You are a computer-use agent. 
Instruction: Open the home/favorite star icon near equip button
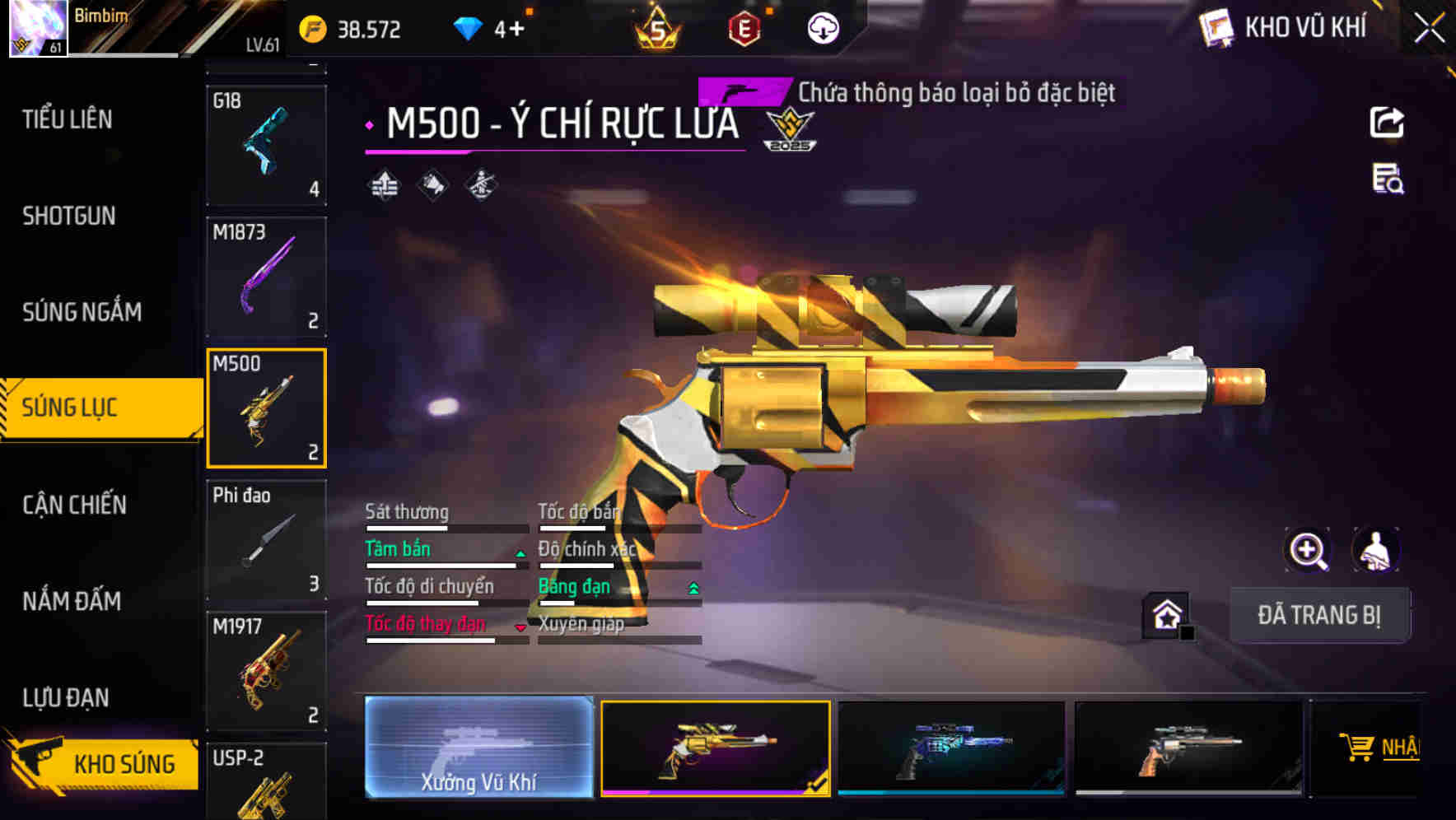click(x=1164, y=613)
